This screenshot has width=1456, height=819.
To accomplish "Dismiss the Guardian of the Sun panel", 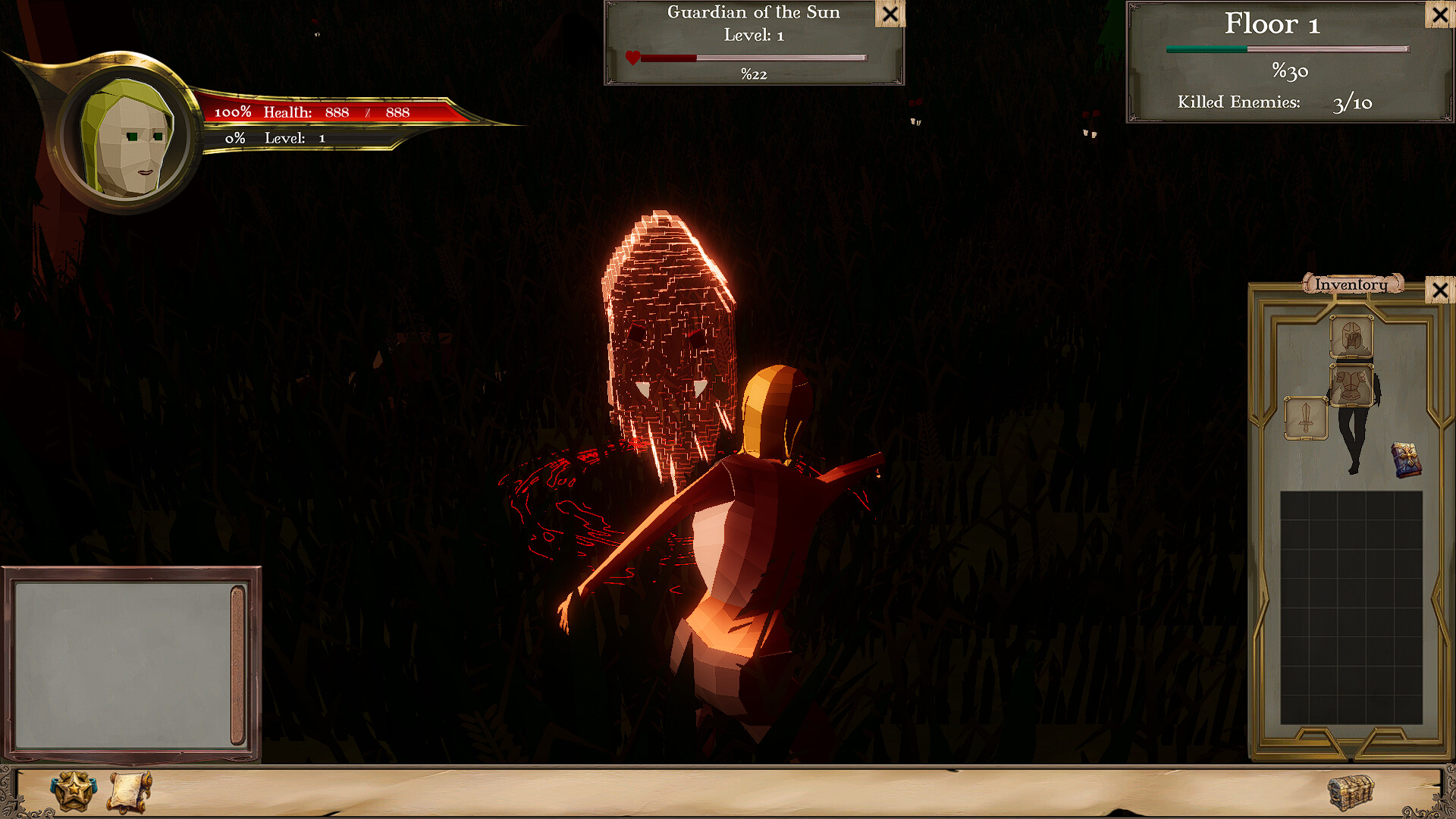I will (890, 14).
